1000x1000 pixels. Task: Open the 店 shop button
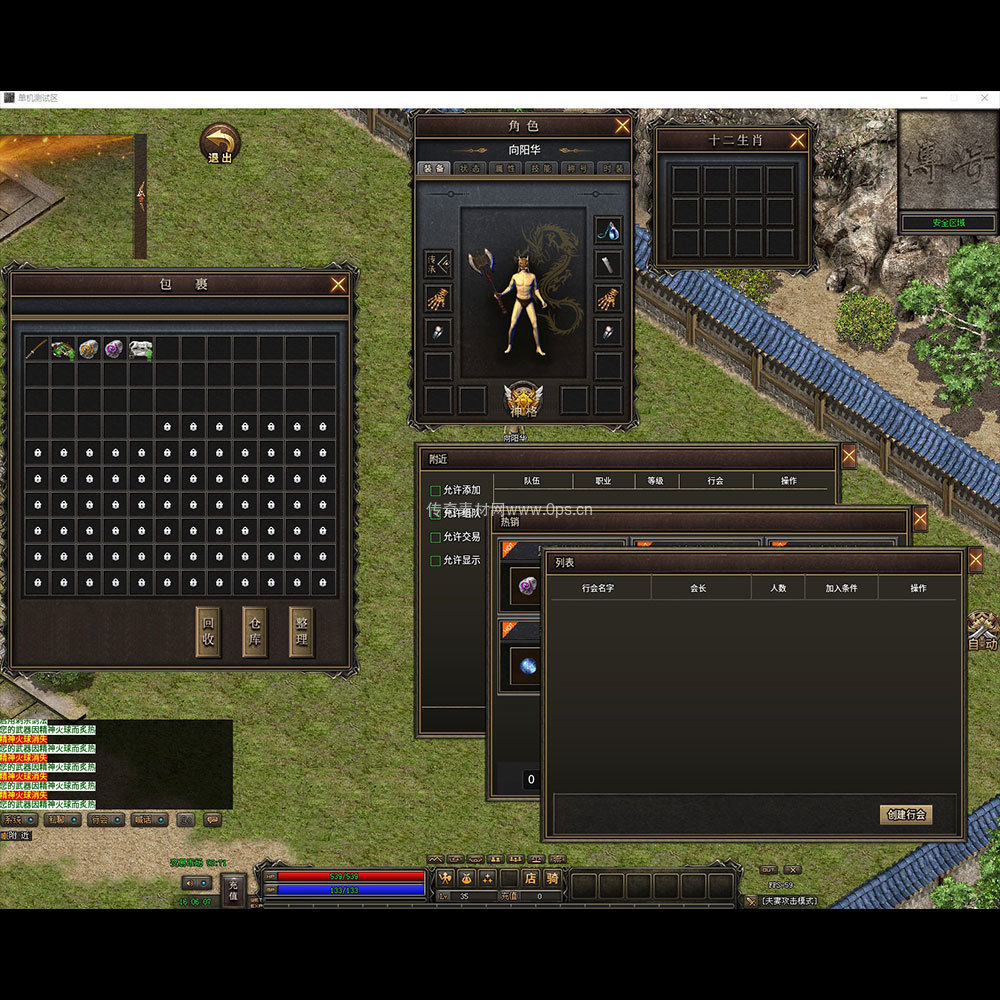coord(530,879)
